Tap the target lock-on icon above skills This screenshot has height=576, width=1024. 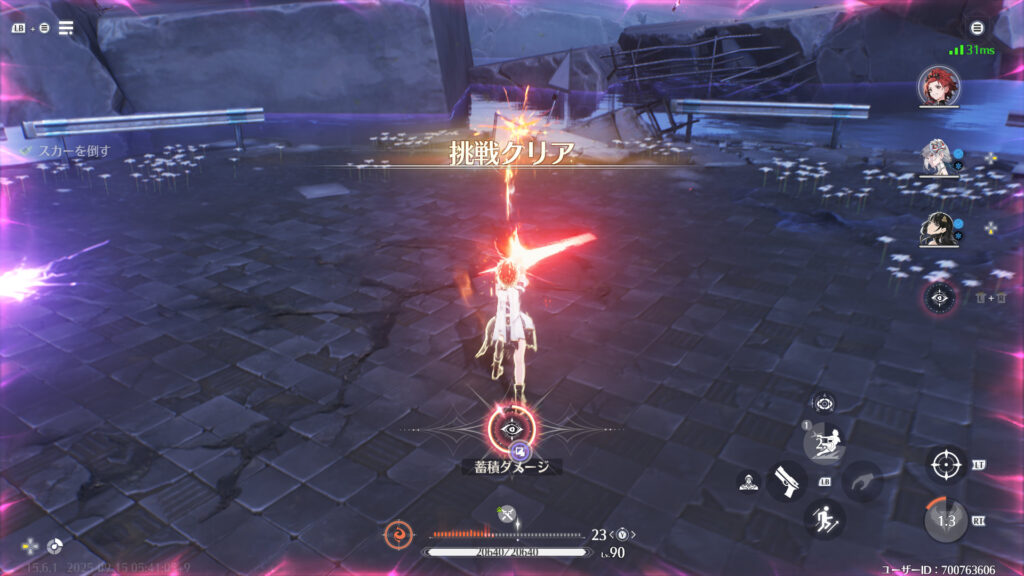pyautogui.click(x=824, y=403)
